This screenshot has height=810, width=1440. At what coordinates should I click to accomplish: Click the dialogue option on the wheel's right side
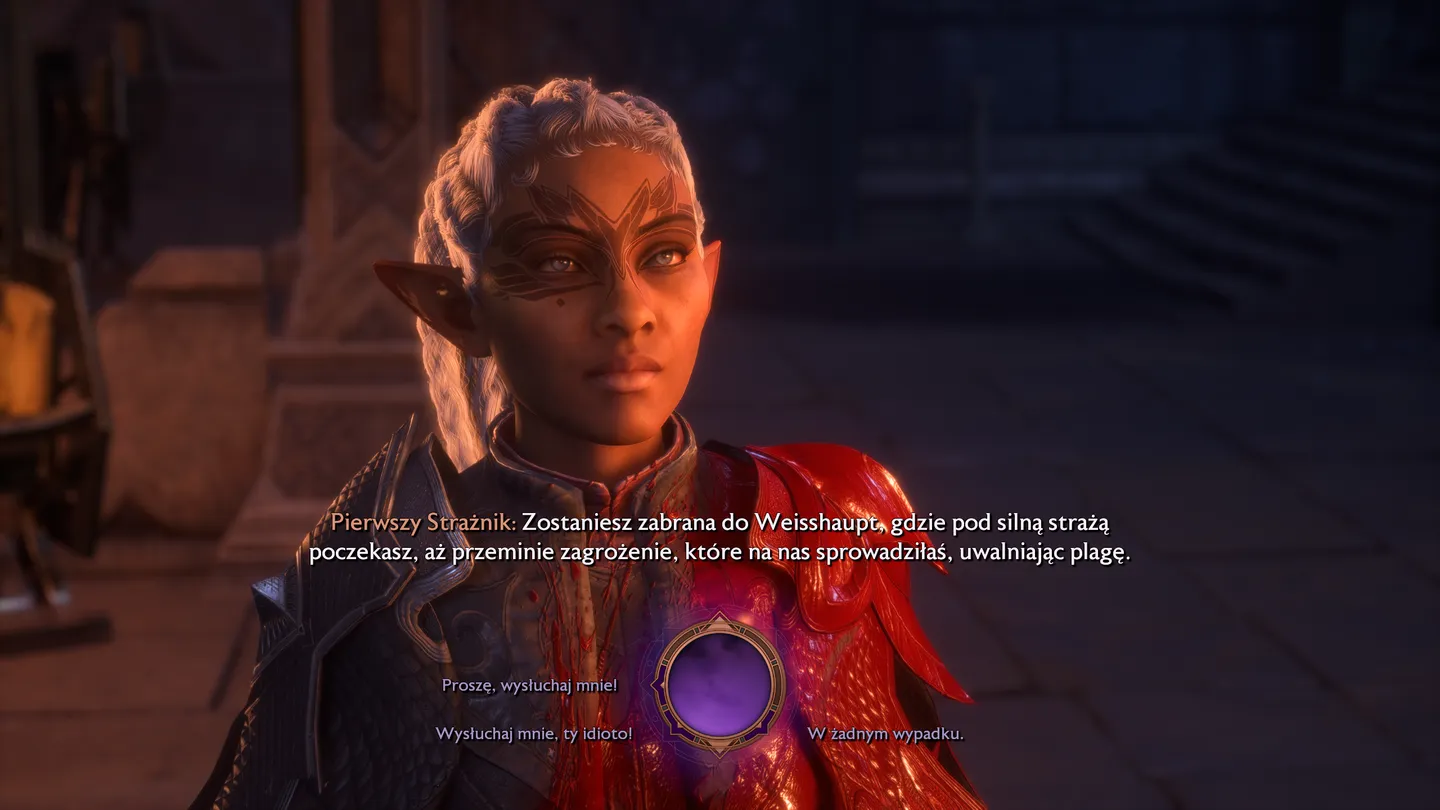887,732
